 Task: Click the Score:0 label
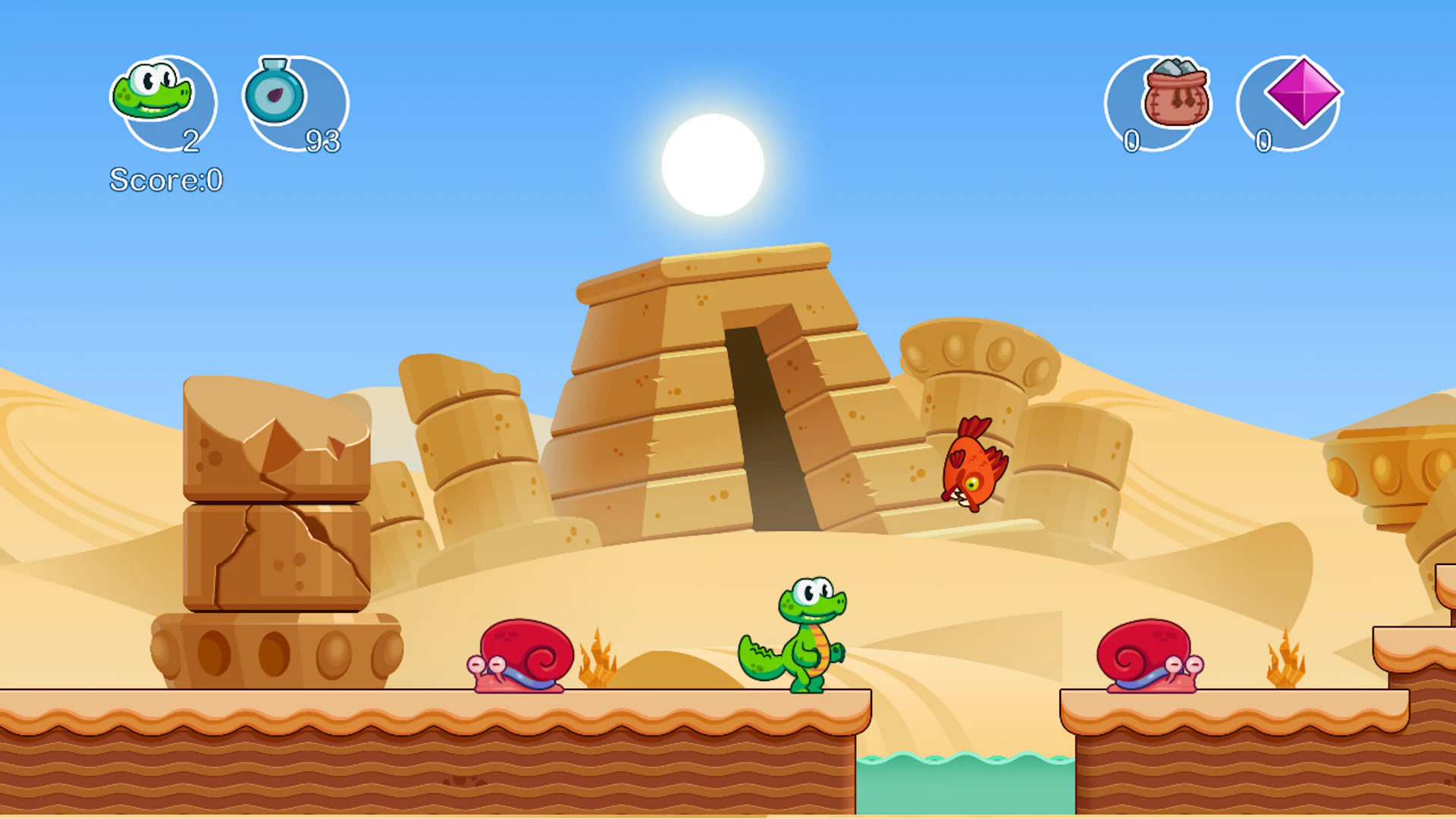[165, 181]
